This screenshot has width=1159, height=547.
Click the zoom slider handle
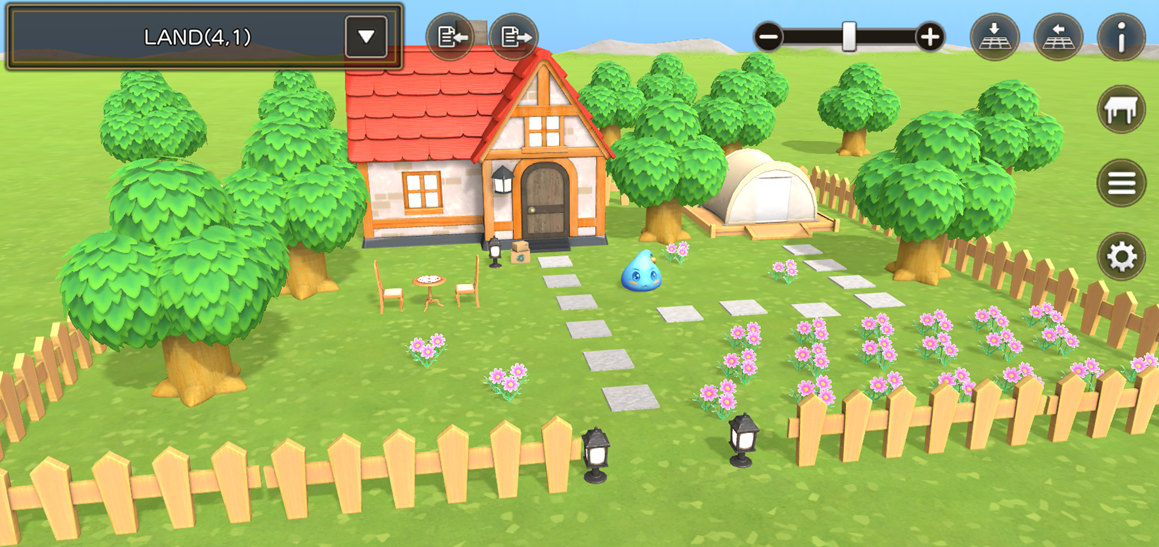click(849, 37)
